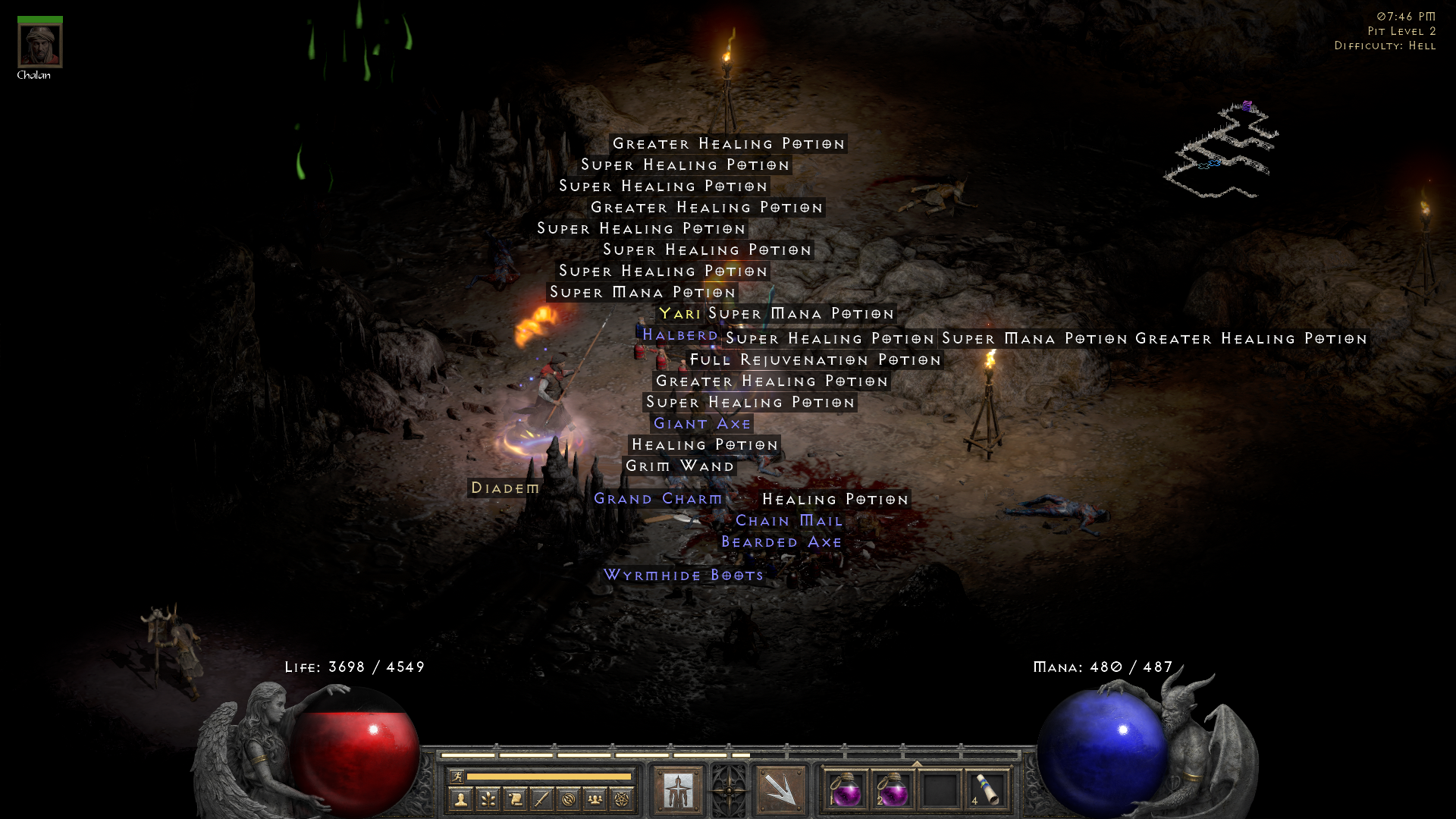
Task: Open the skill tree icon
Action: coord(488,799)
